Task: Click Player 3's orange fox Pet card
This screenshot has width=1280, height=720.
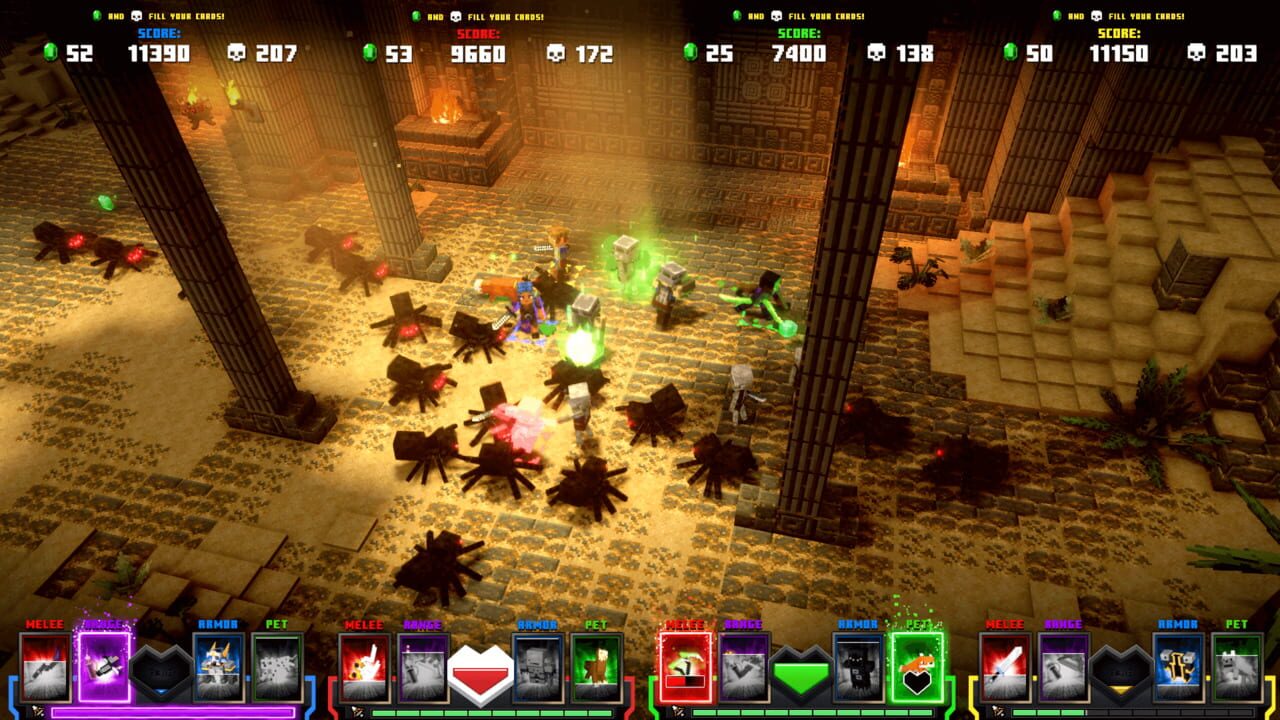Action: point(917,665)
